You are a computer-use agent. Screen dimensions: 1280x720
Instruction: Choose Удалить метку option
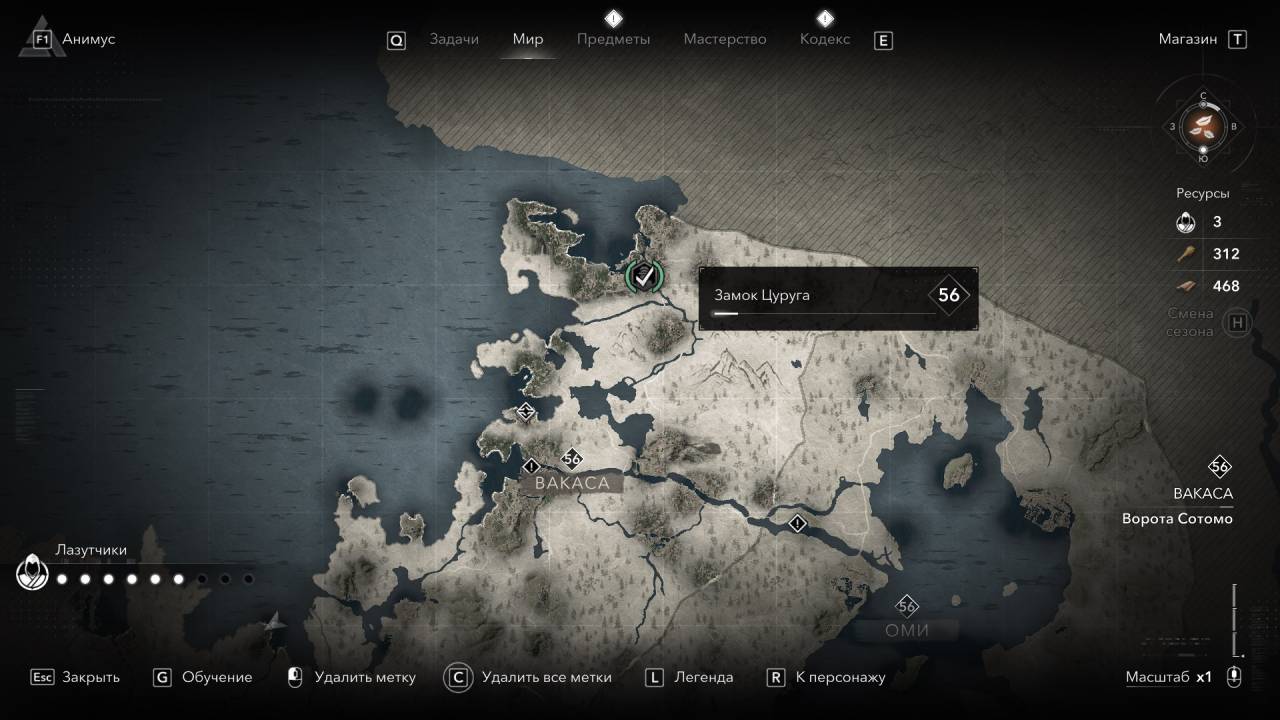[x=364, y=677]
